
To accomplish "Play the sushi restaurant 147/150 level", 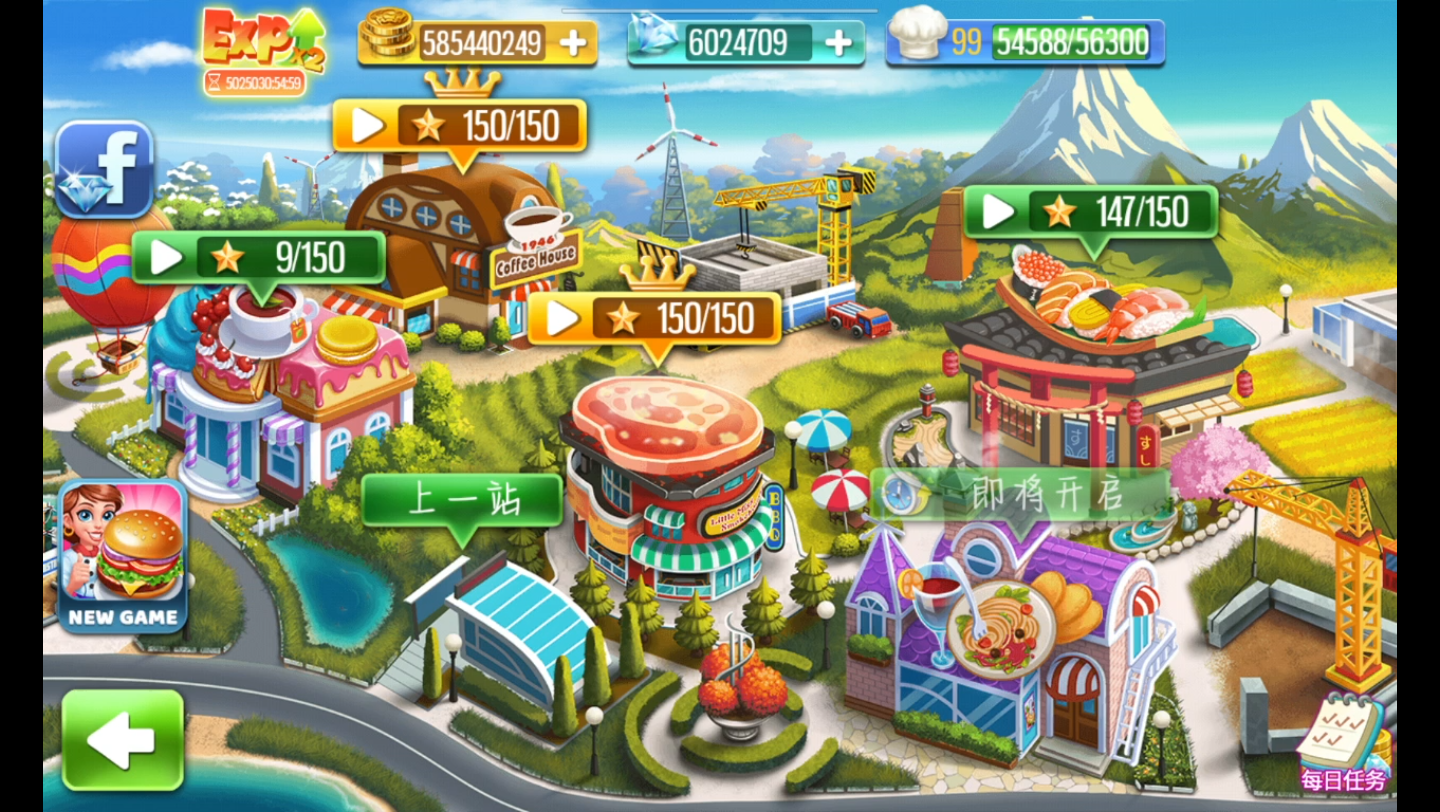I will click(1090, 212).
